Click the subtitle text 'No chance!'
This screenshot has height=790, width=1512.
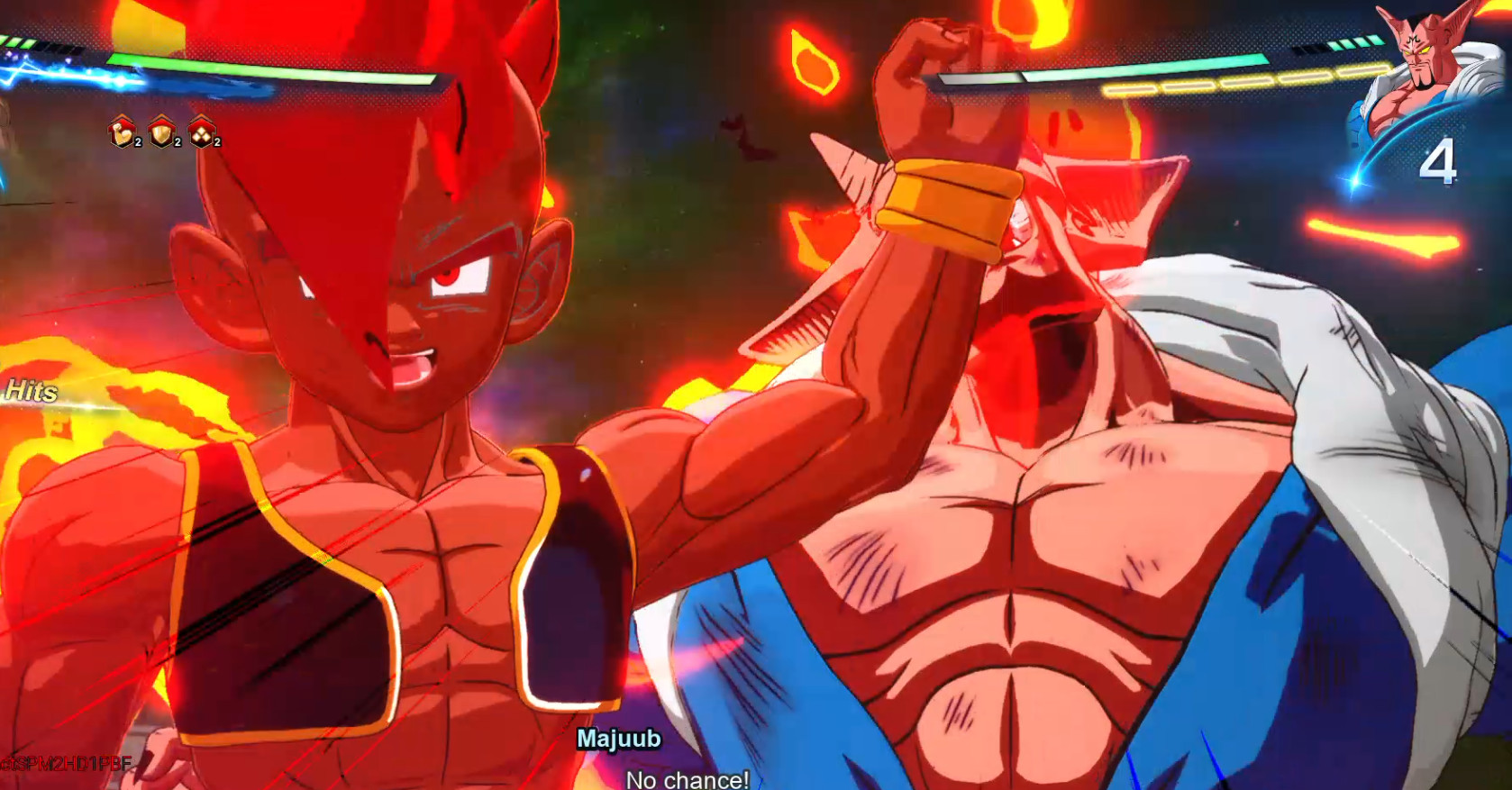(689, 781)
